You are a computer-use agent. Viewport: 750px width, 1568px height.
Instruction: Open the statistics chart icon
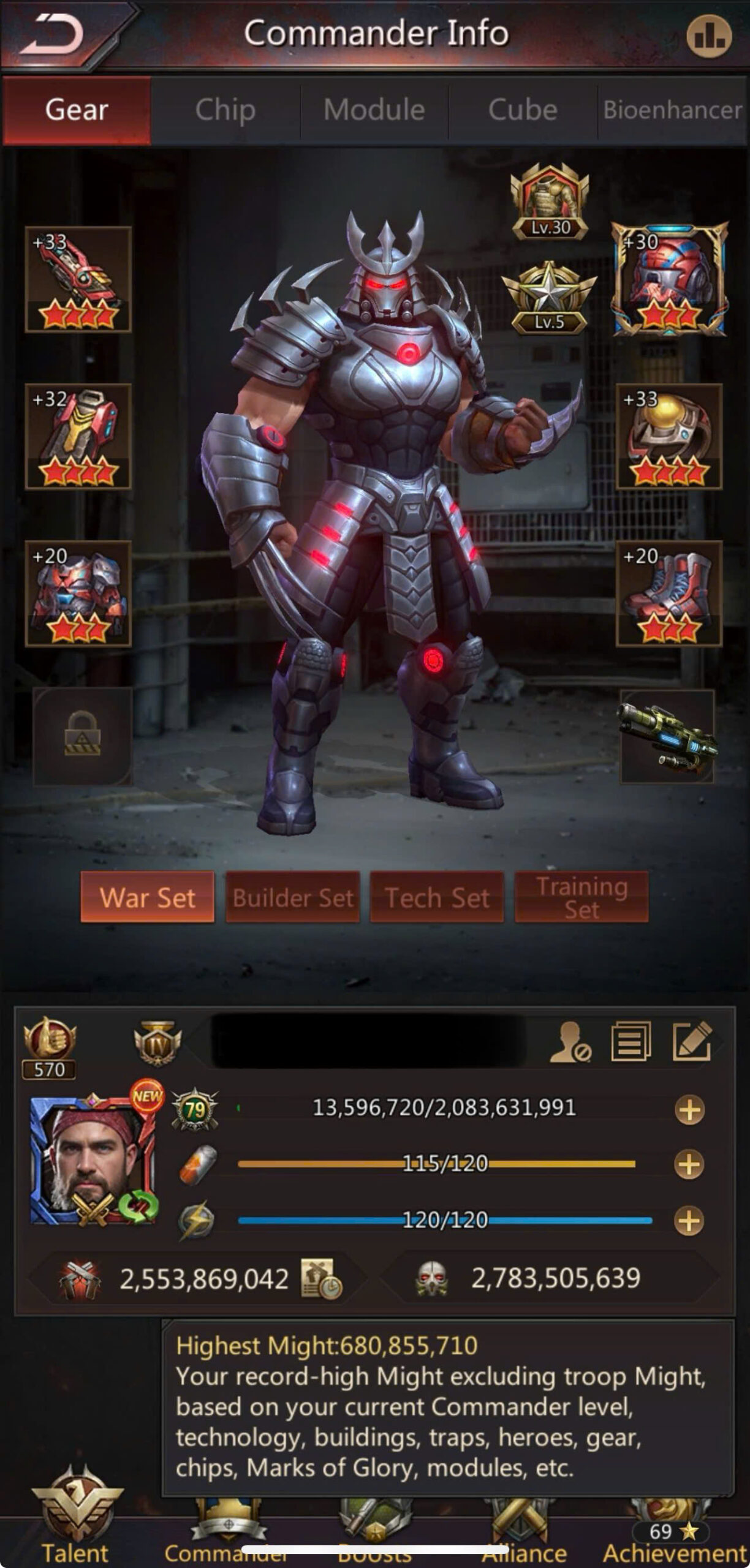[x=708, y=36]
